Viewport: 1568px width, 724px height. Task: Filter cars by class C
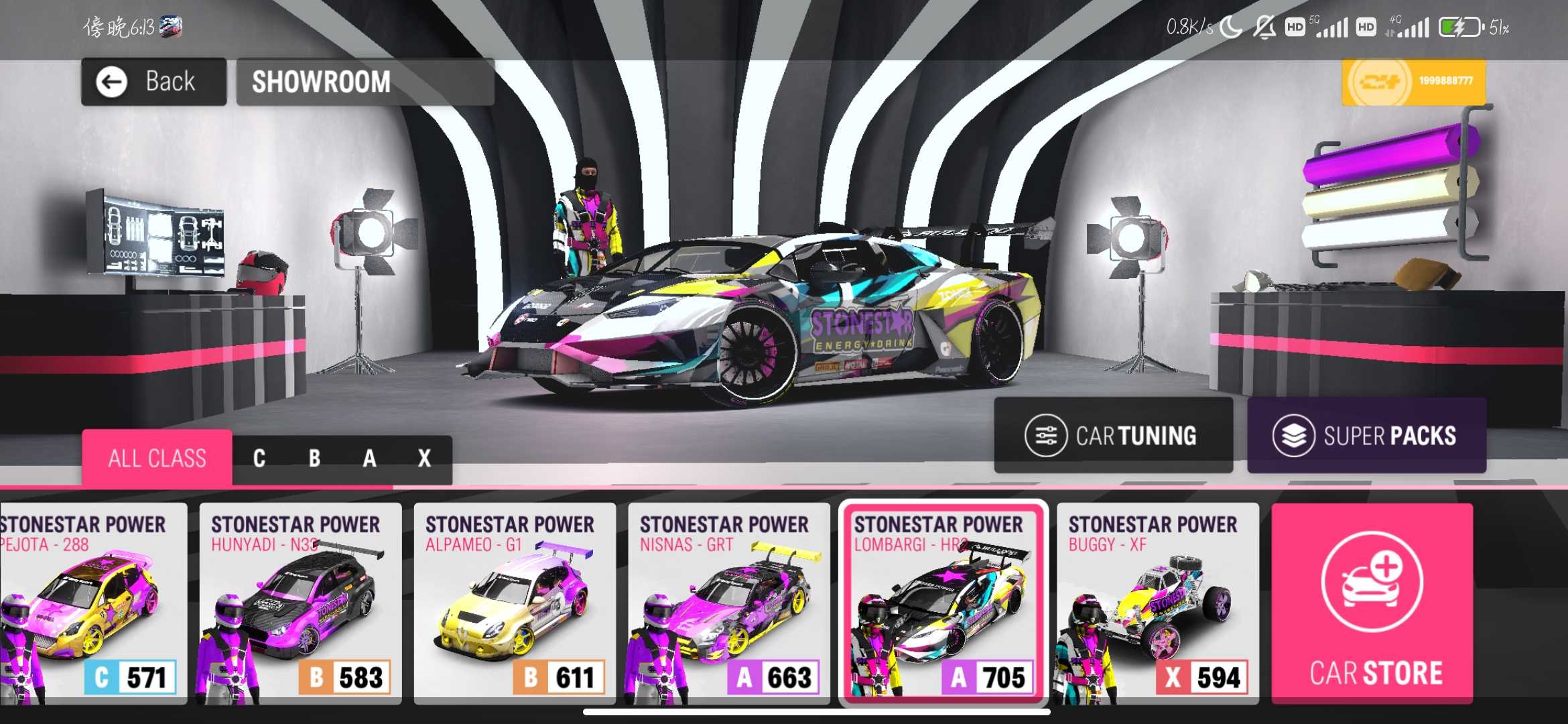(259, 459)
